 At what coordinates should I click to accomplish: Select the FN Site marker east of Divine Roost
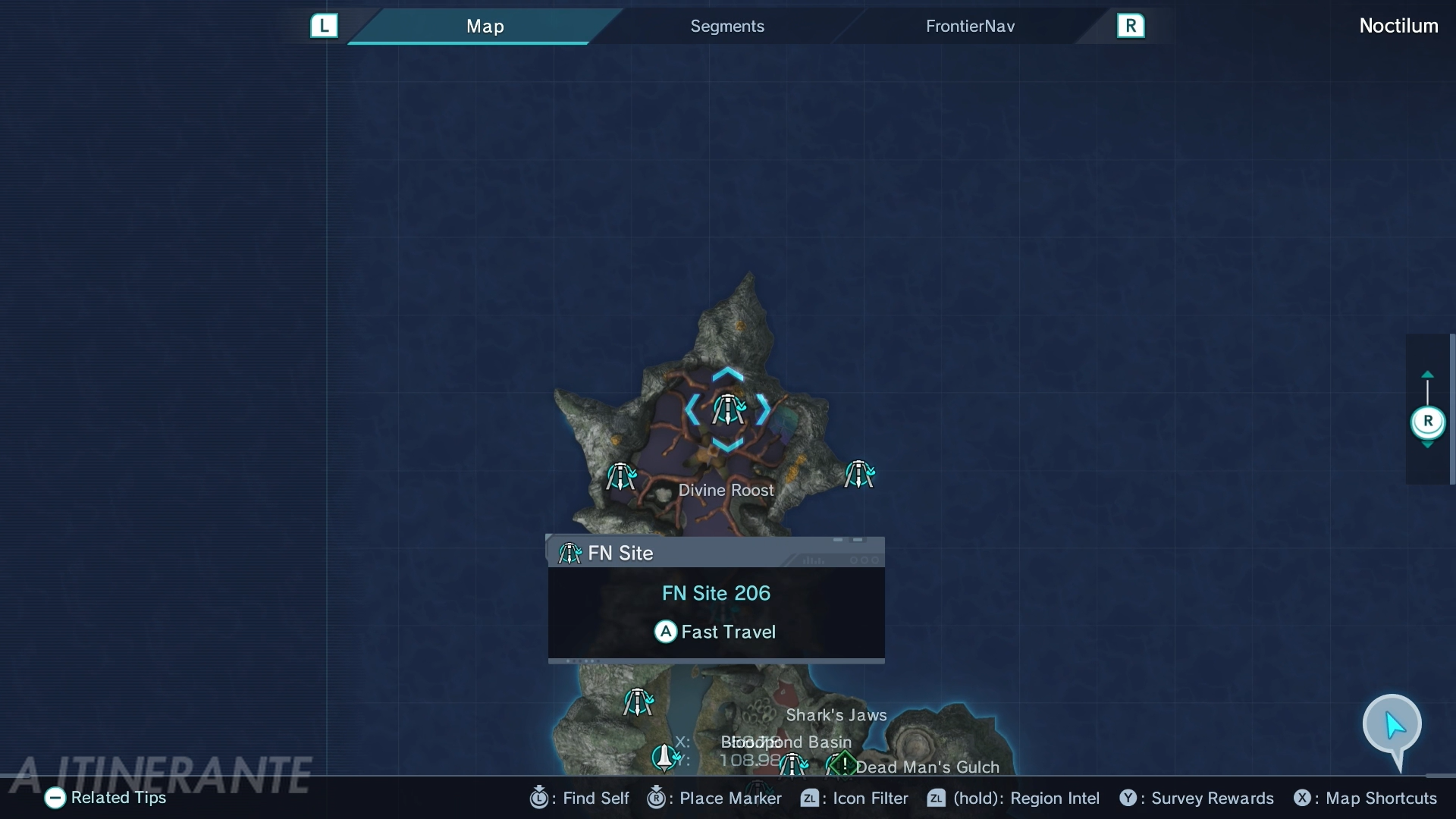point(859,475)
